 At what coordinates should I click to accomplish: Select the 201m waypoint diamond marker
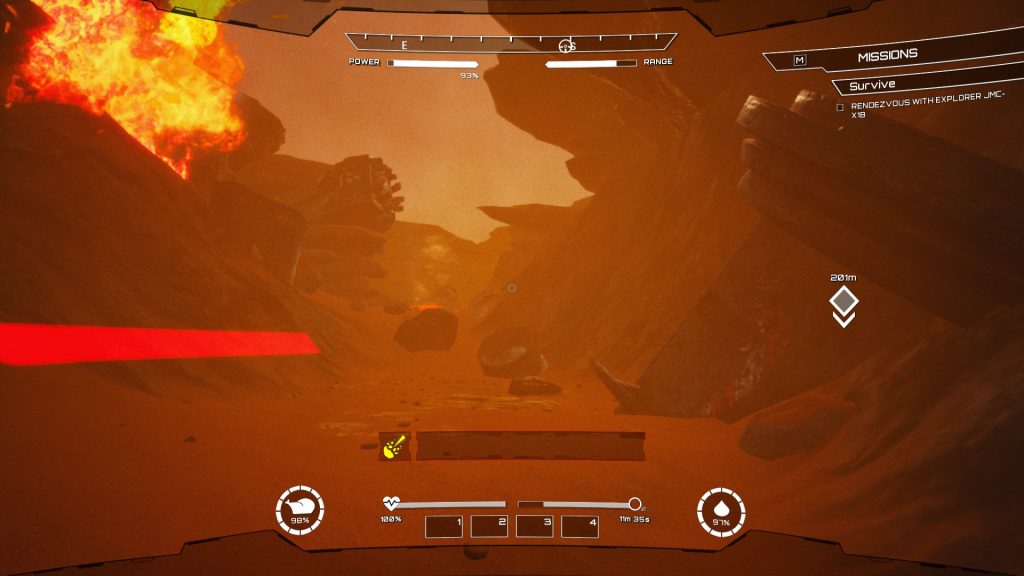(844, 300)
